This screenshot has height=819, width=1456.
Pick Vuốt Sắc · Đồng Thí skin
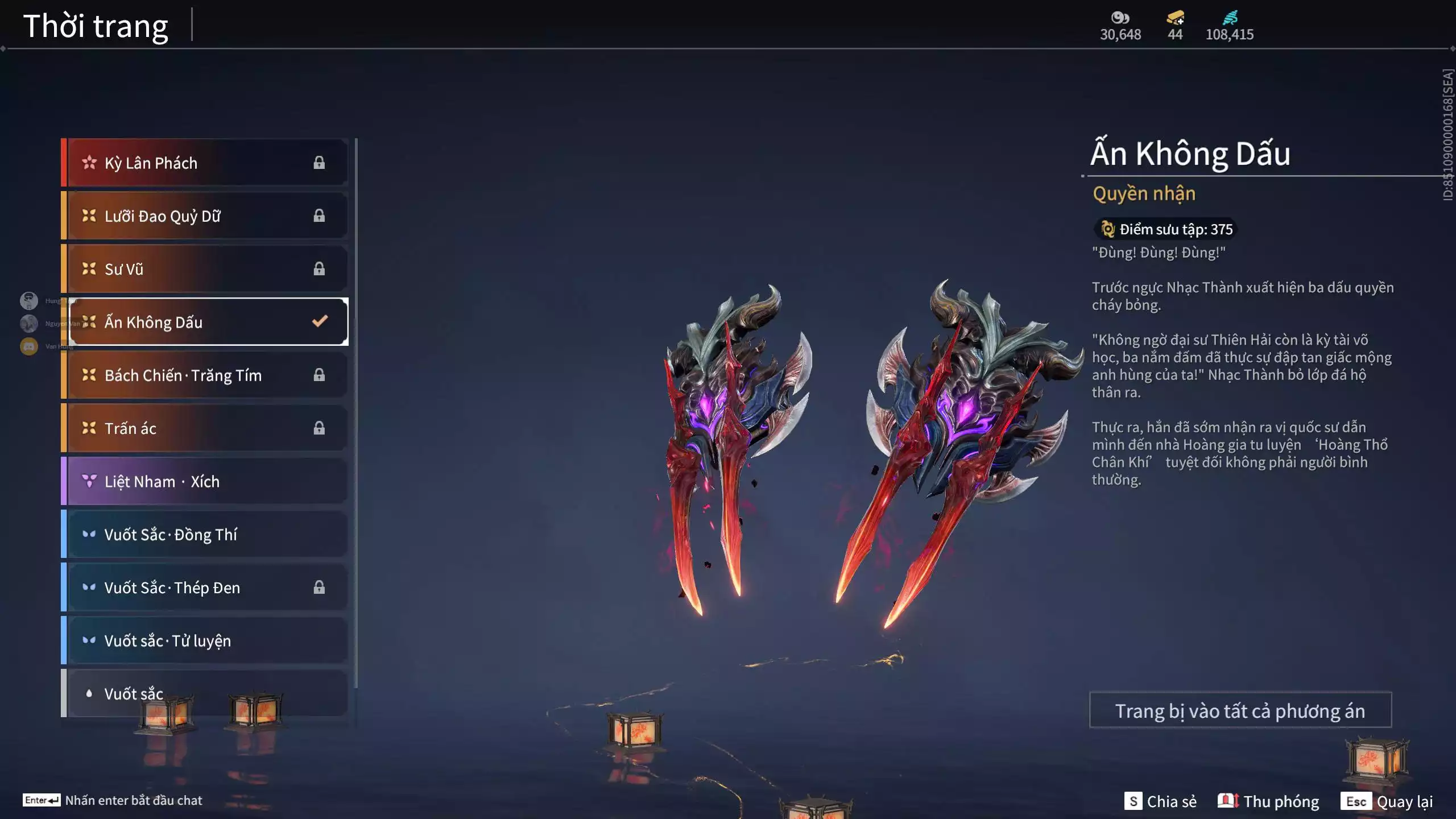coord(205,535)
